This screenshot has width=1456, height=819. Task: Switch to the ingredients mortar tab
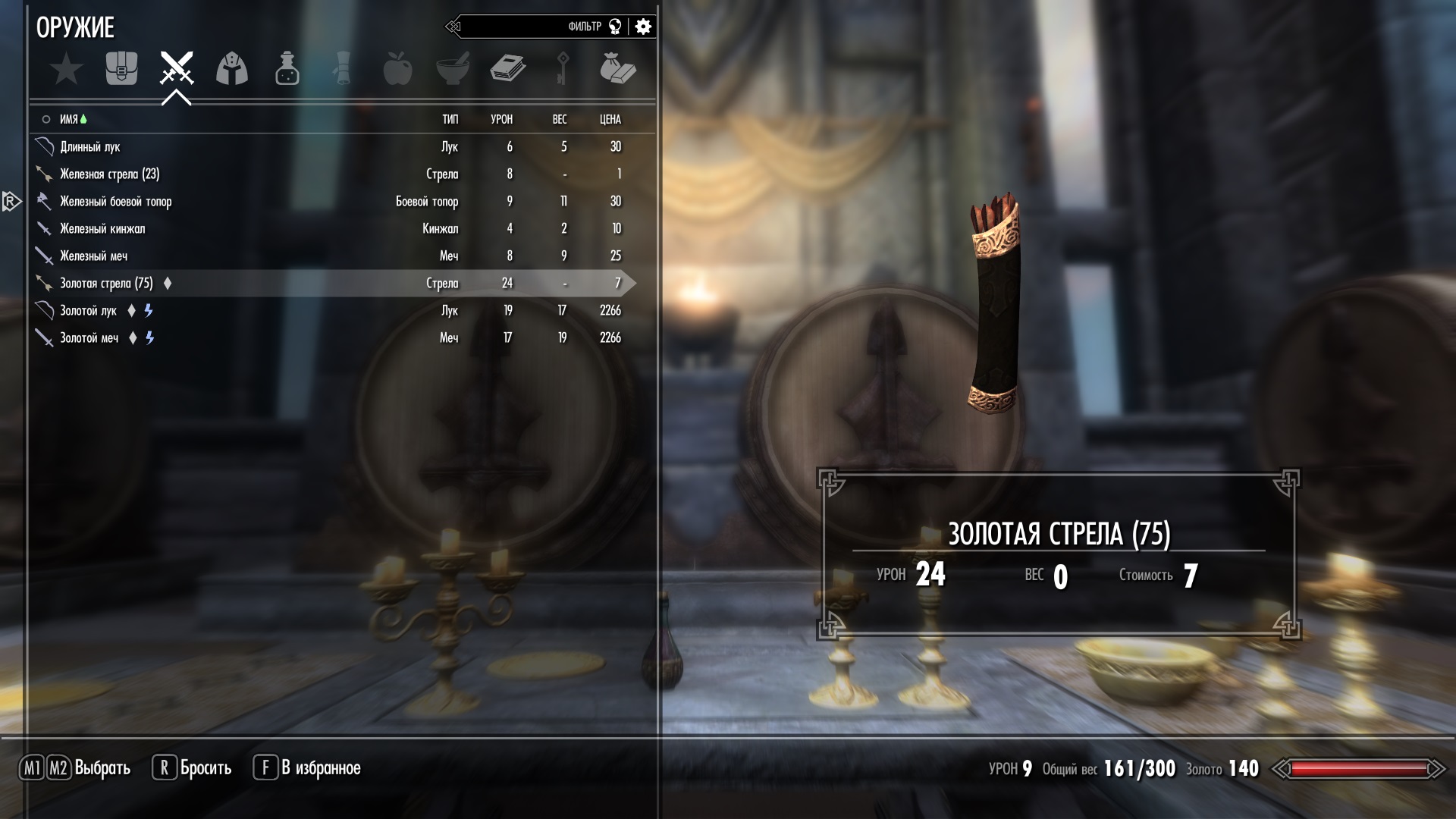(453, 69)
